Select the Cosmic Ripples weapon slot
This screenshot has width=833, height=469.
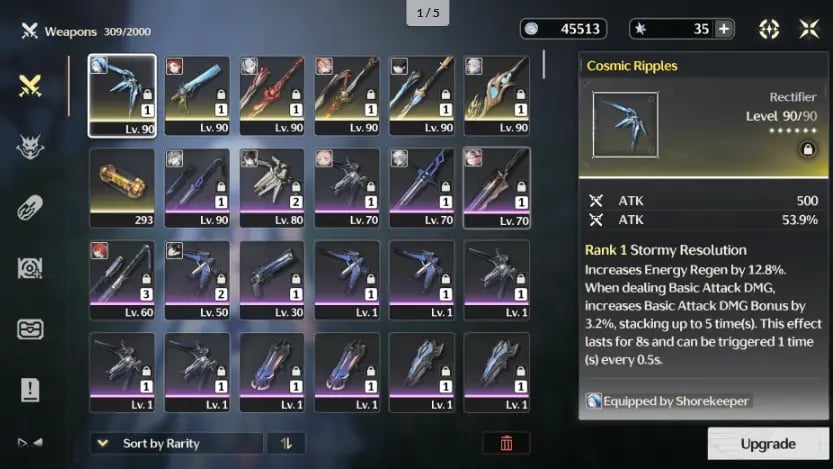click(x=122, y=95)
